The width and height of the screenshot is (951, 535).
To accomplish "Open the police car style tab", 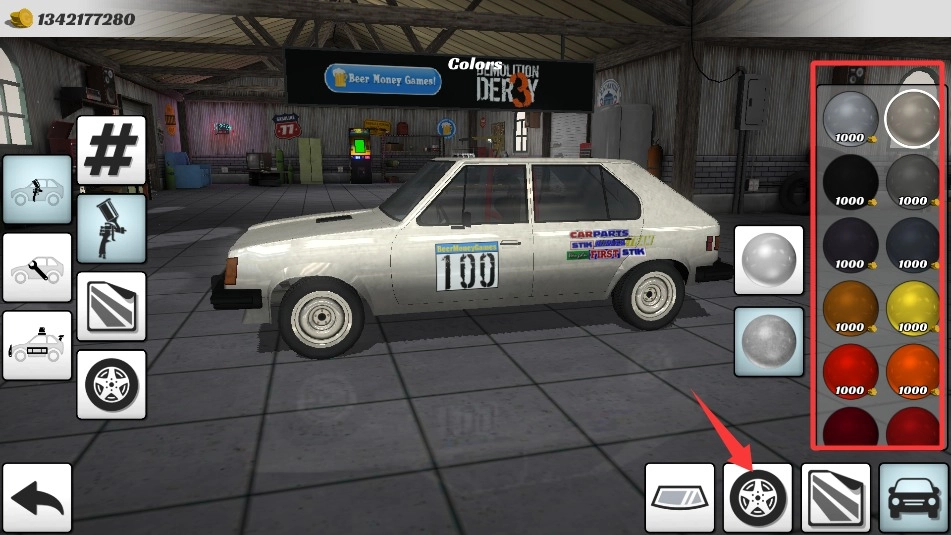I will click(37, 345).
